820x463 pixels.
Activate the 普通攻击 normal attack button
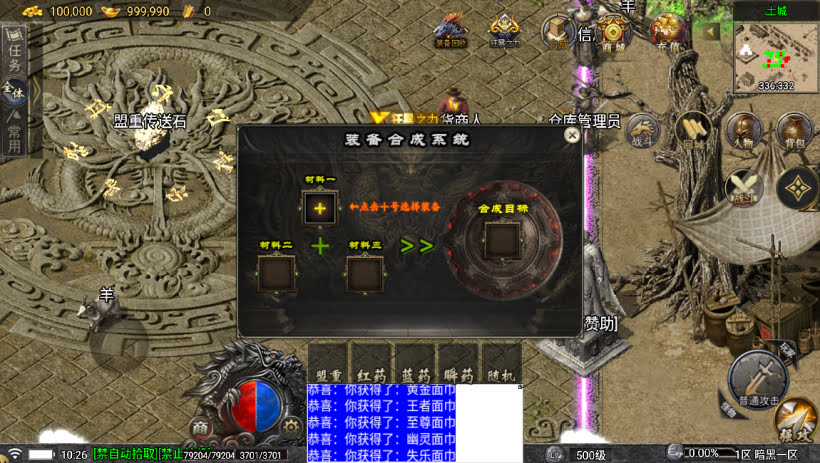pos(757,381)
